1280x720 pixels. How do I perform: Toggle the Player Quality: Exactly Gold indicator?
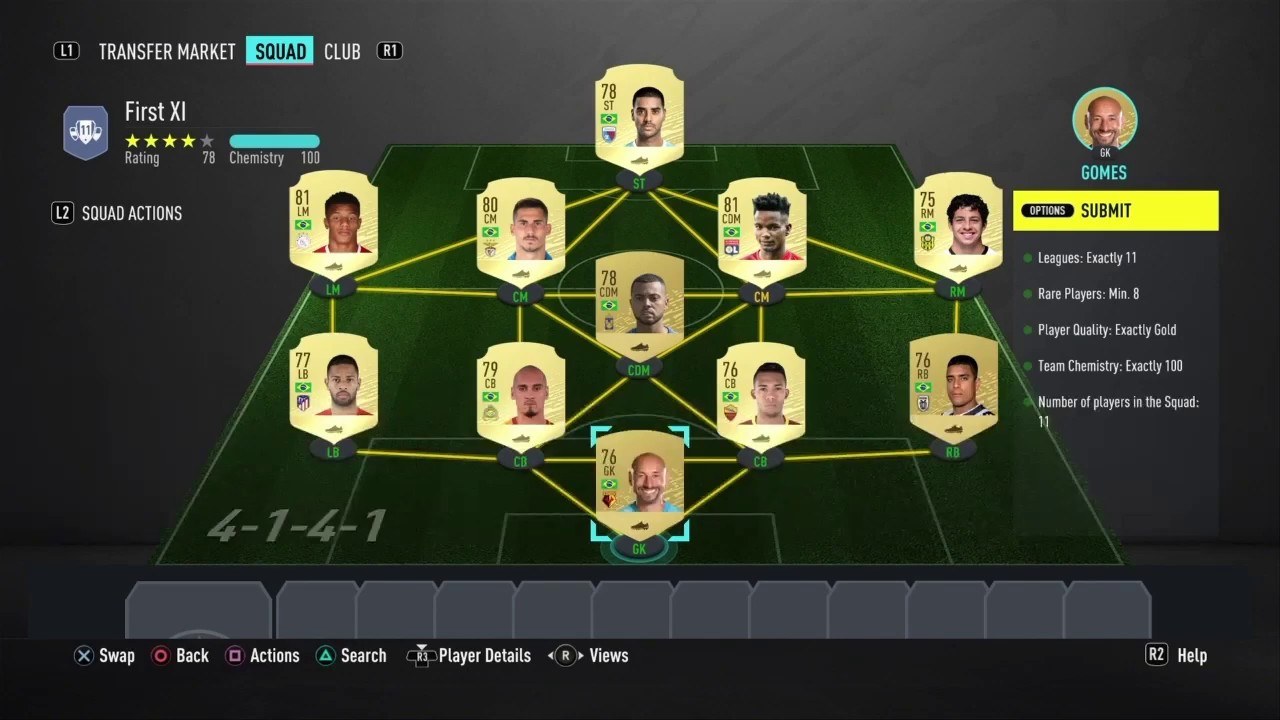click(x=1026, y=330)
